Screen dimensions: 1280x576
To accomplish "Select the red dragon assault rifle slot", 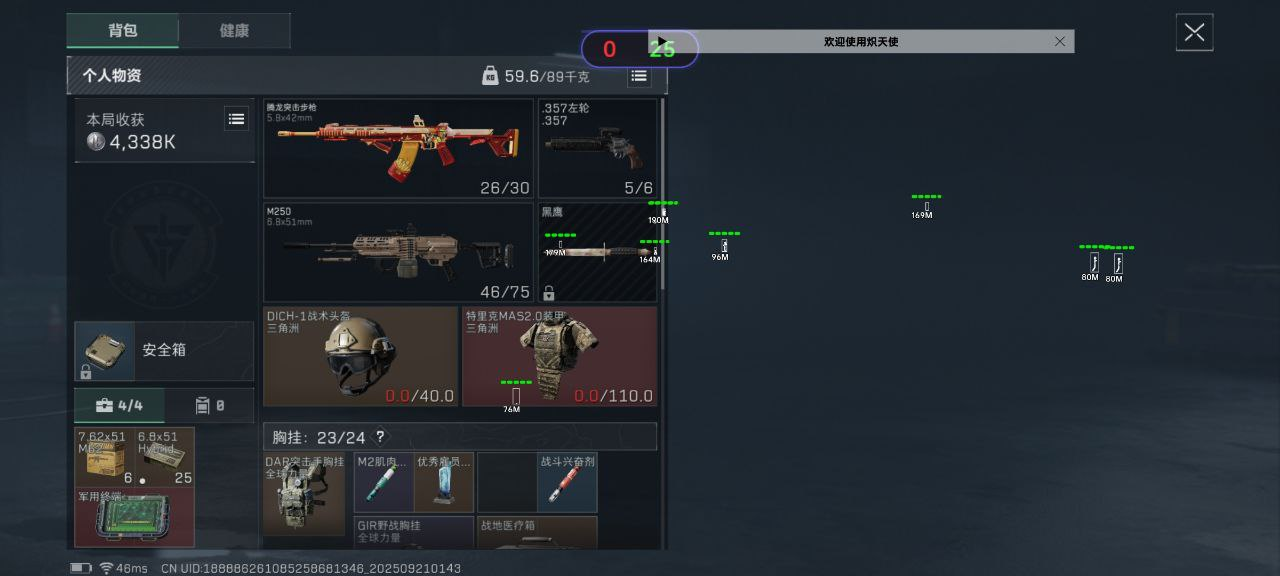I will point(398,148).
